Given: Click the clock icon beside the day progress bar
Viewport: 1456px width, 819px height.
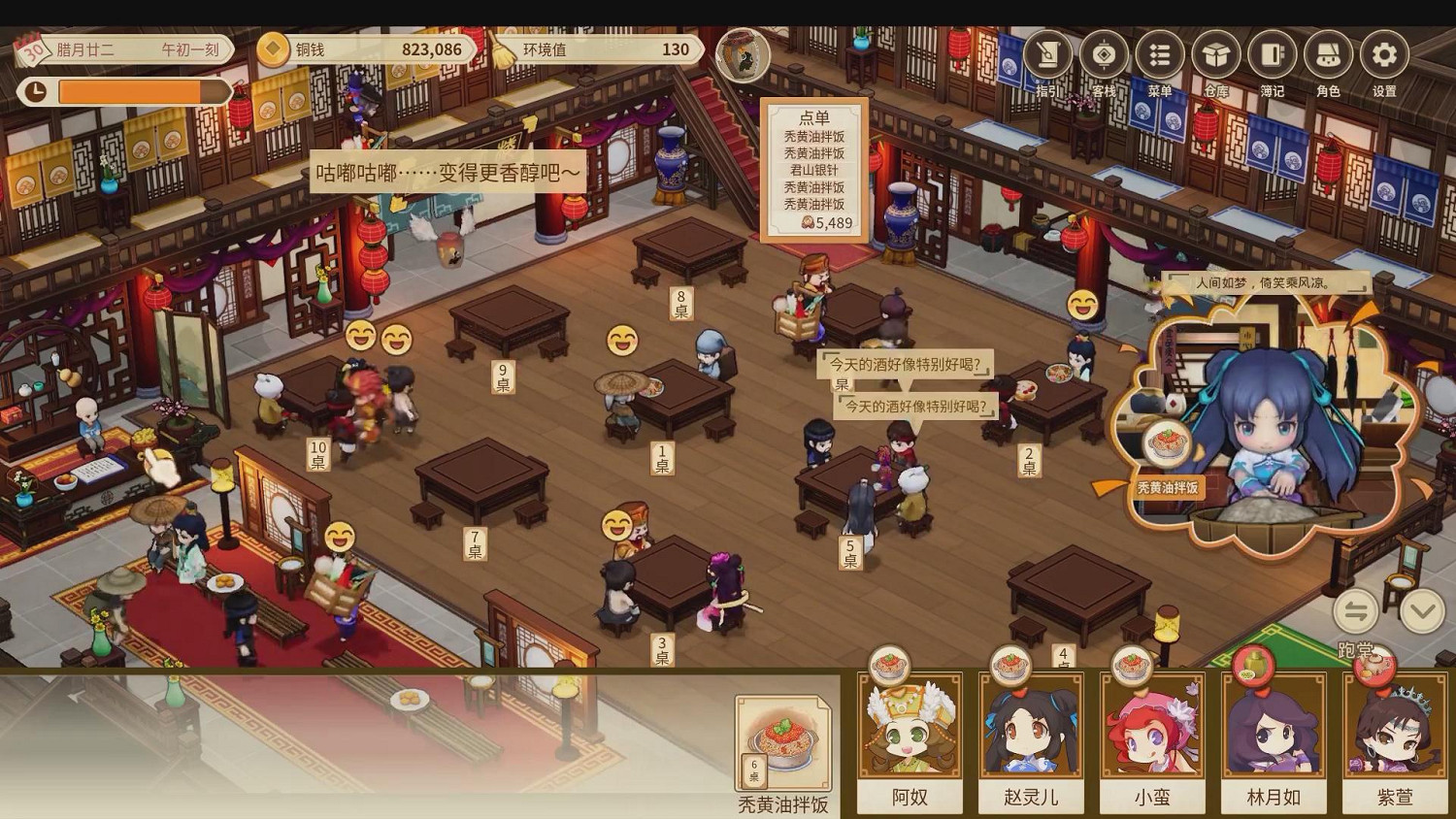Looking at the screenshot, I should click(37, 91).
